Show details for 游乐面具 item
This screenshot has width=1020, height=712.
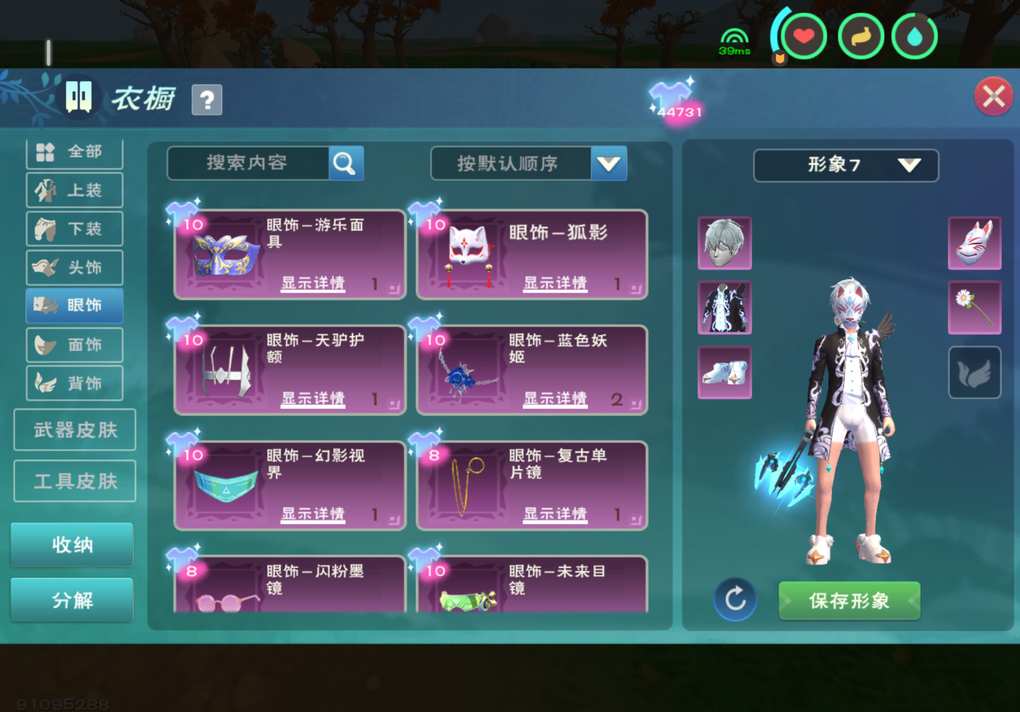(313, 284)
